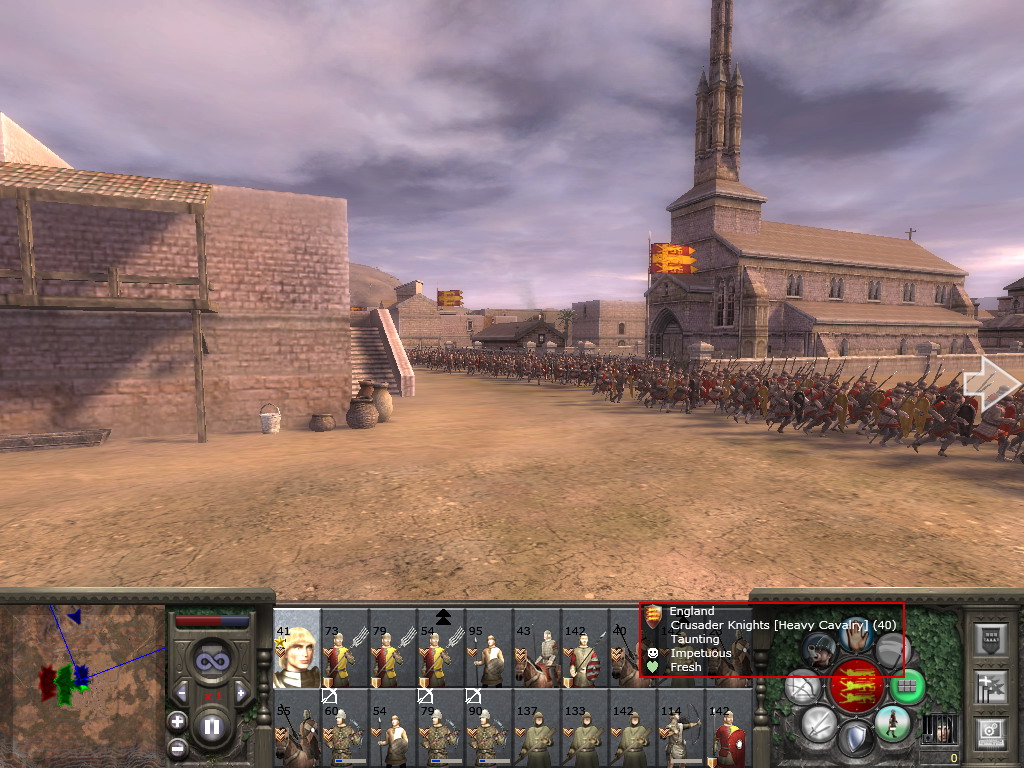
Task: Pause the battle
Action: pos(212,727)
